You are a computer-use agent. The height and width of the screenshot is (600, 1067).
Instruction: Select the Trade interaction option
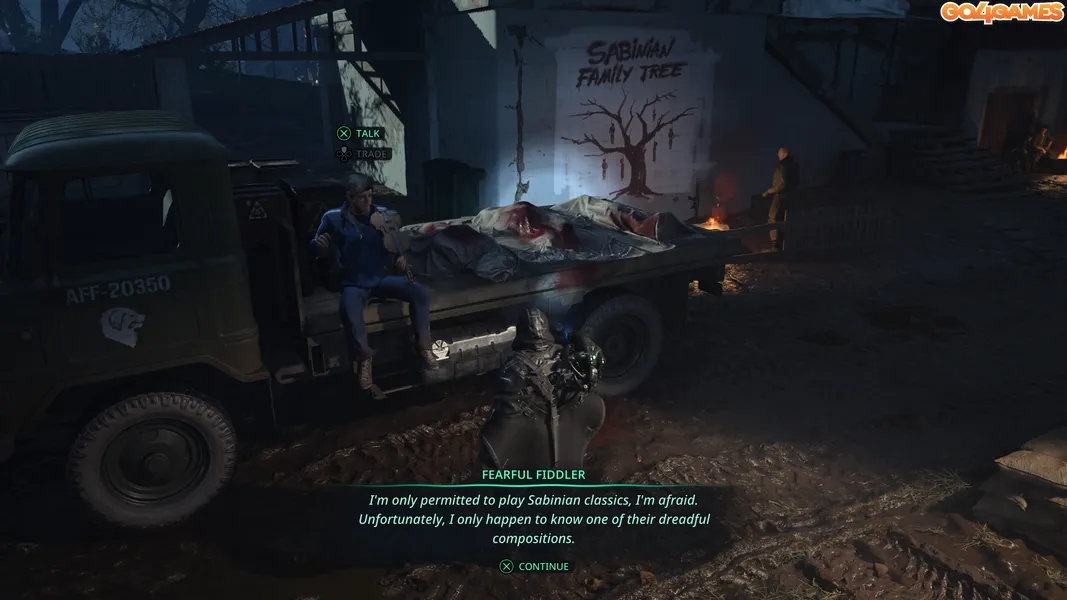[x=361, y=154]
